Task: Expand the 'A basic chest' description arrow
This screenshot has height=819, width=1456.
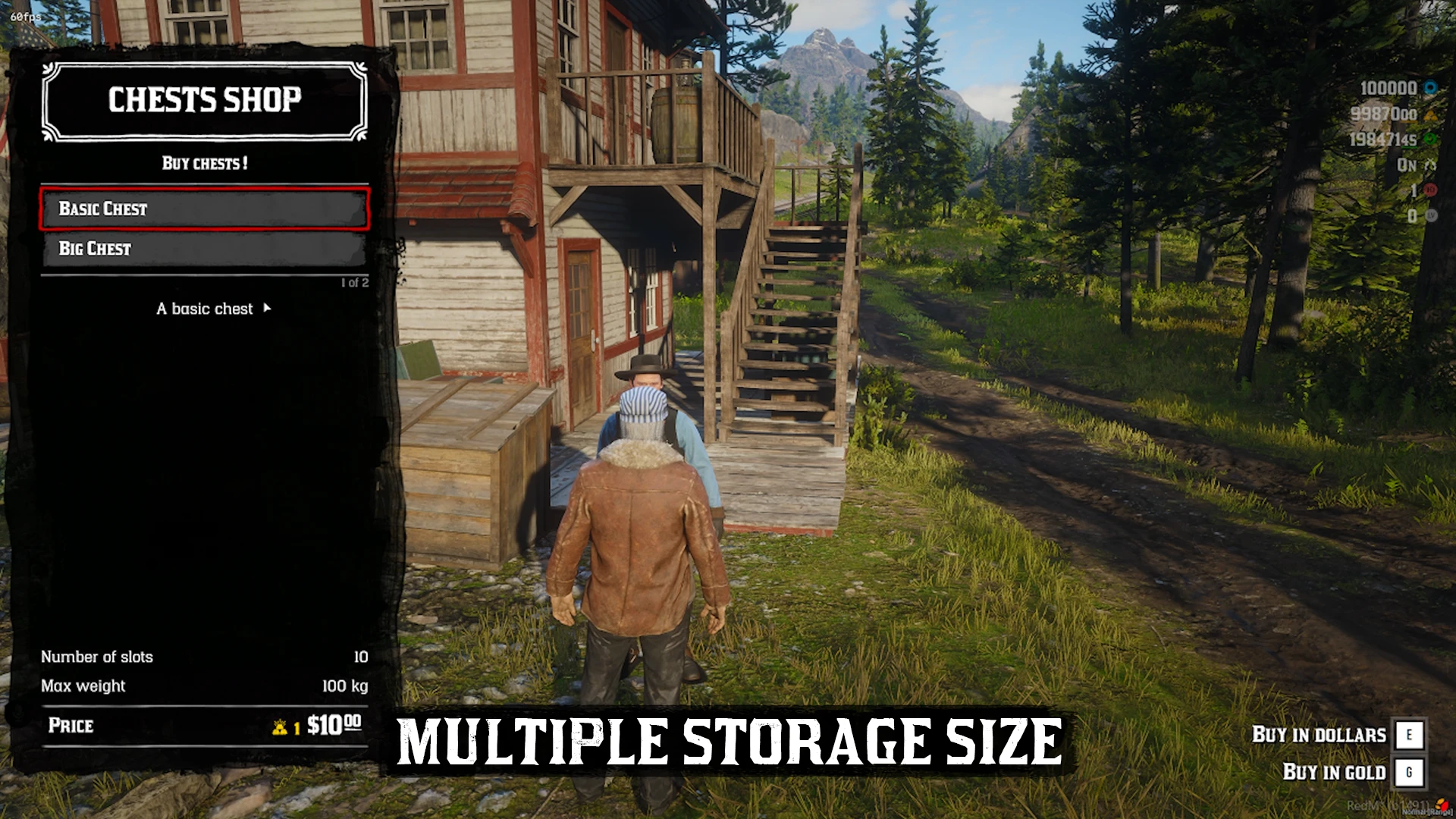Action: 267,309
